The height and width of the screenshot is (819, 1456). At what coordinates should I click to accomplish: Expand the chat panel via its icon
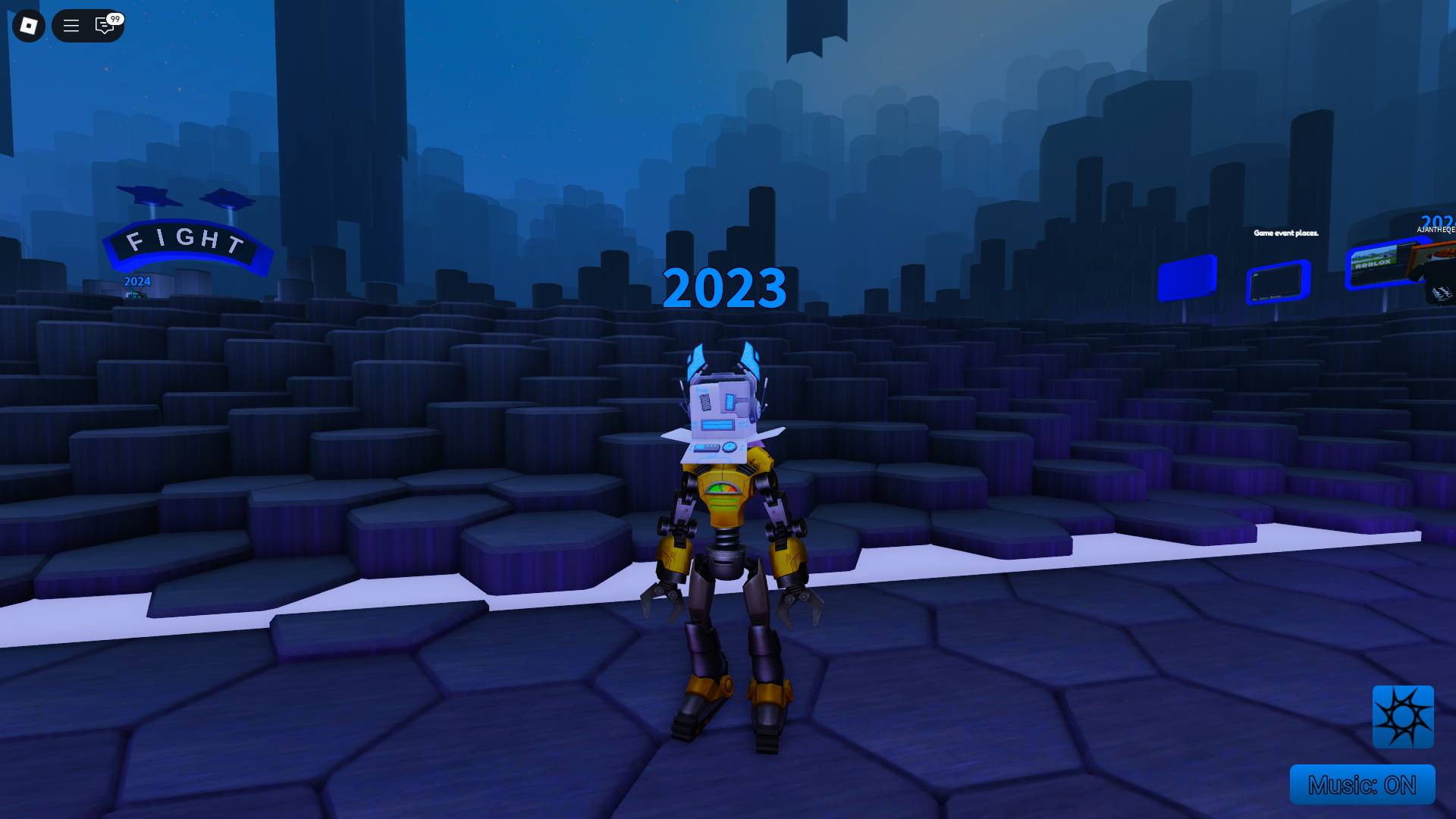point(104,27)
